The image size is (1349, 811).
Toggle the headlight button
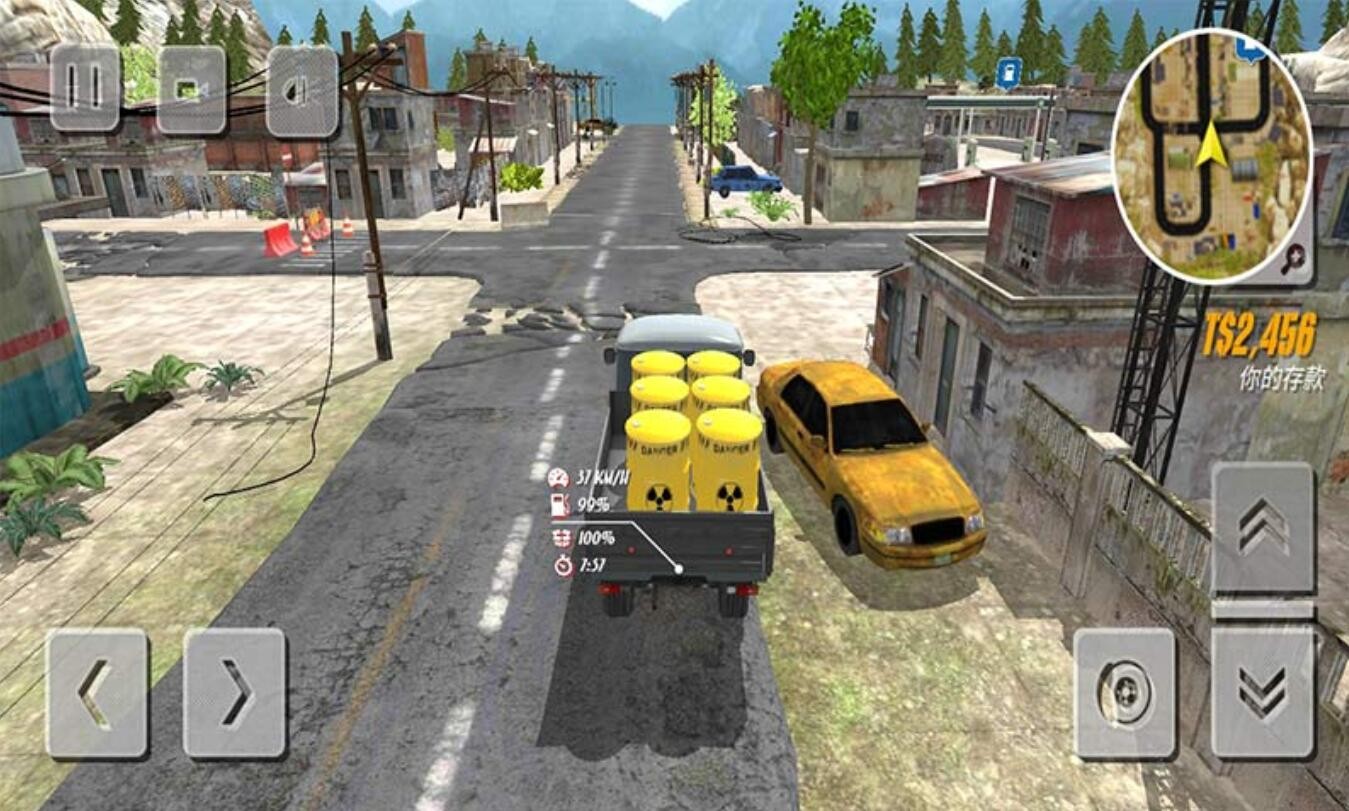pos(302,91)
